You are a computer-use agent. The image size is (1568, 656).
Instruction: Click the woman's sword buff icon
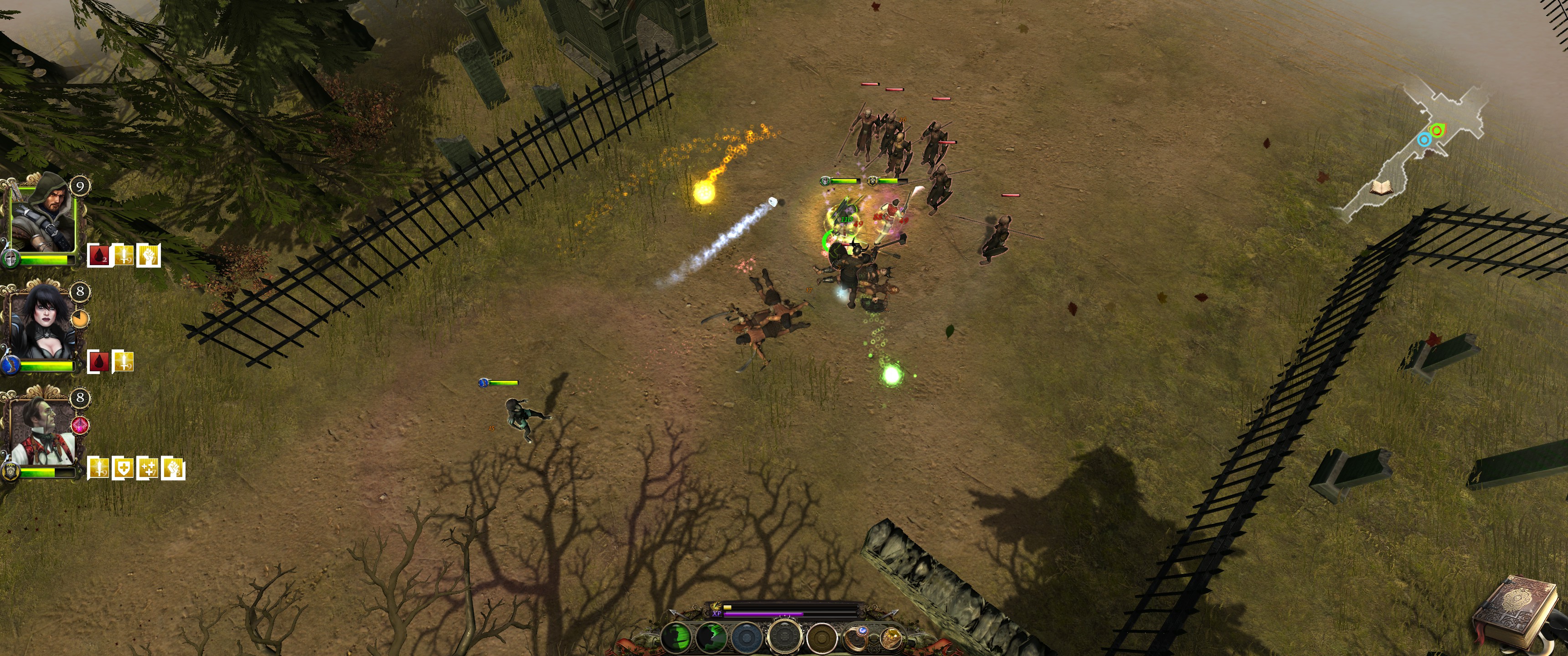(x=123, y=361)
